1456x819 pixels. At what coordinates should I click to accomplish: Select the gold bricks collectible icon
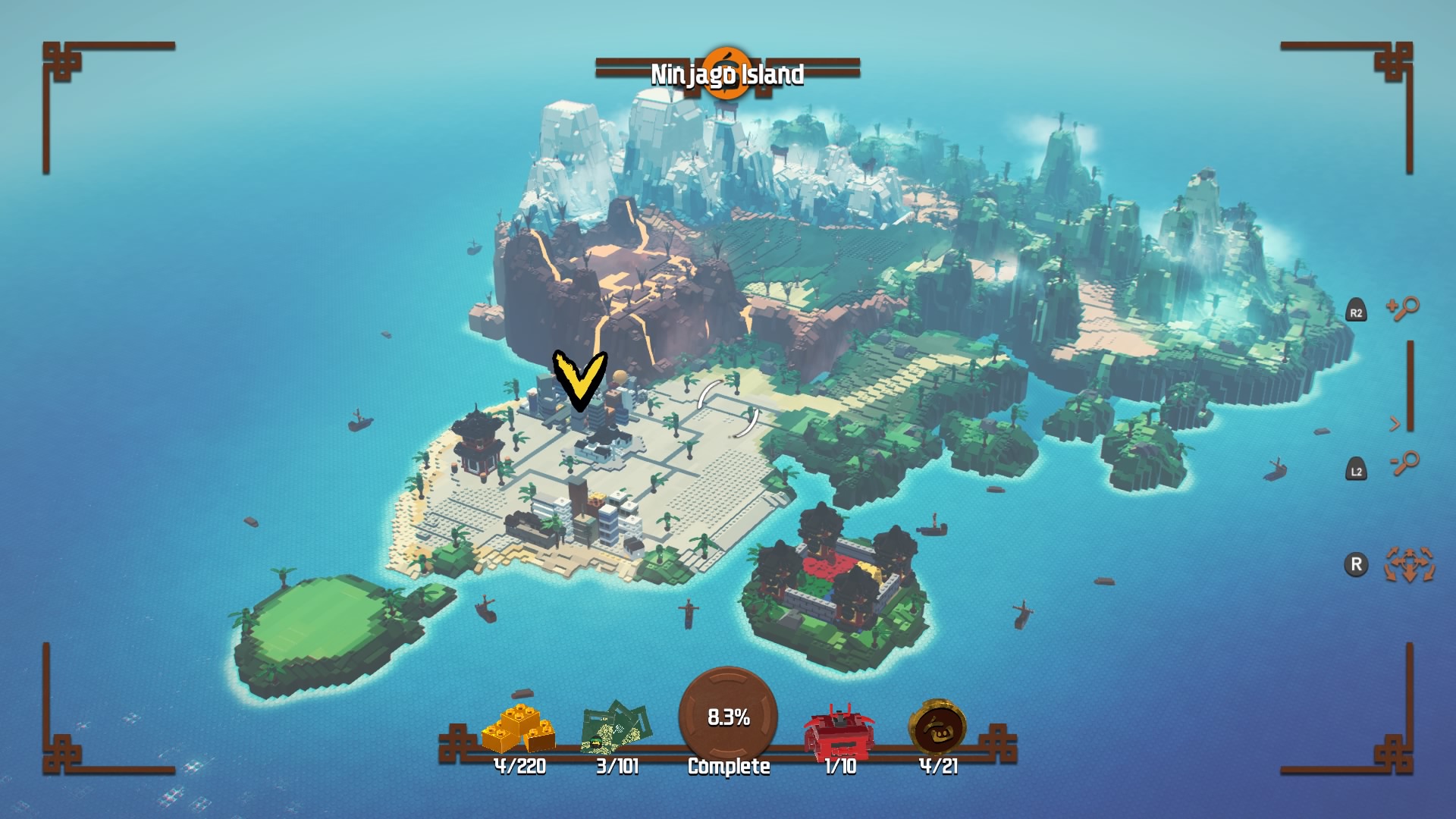[x=519, y=729]
